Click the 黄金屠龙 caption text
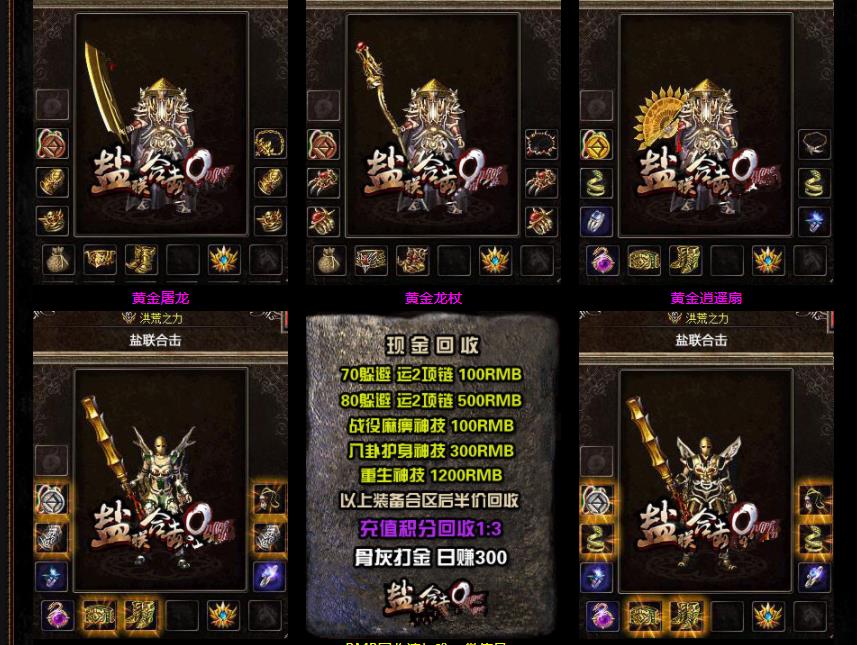This screenshot has height=645, width=857. tap(160, 298)
